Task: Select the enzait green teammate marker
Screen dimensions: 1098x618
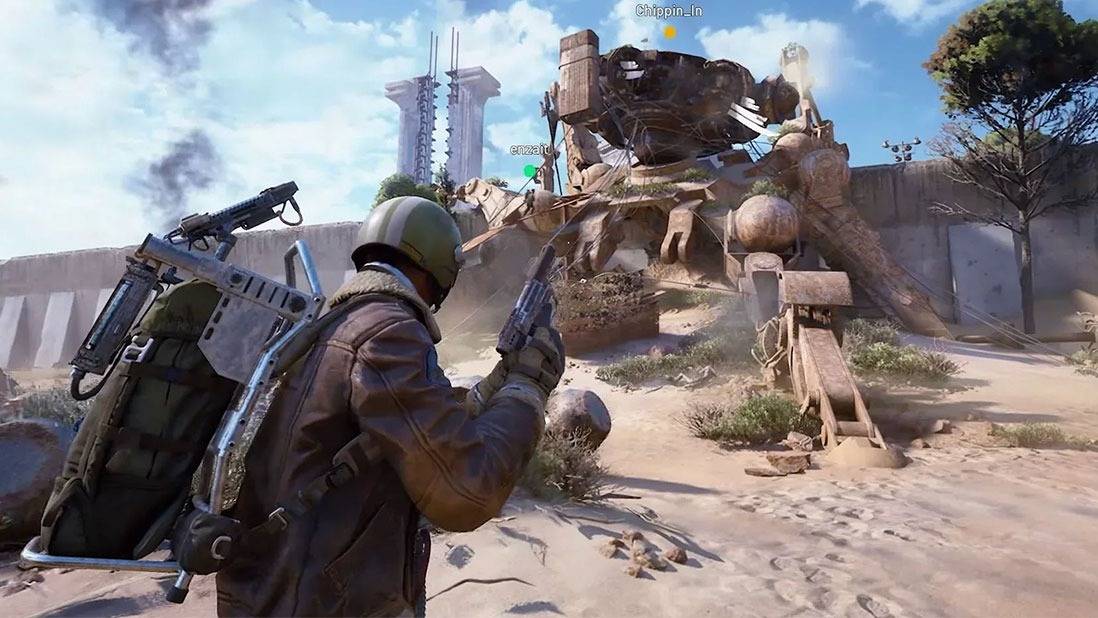Action: tap(530, 171)
